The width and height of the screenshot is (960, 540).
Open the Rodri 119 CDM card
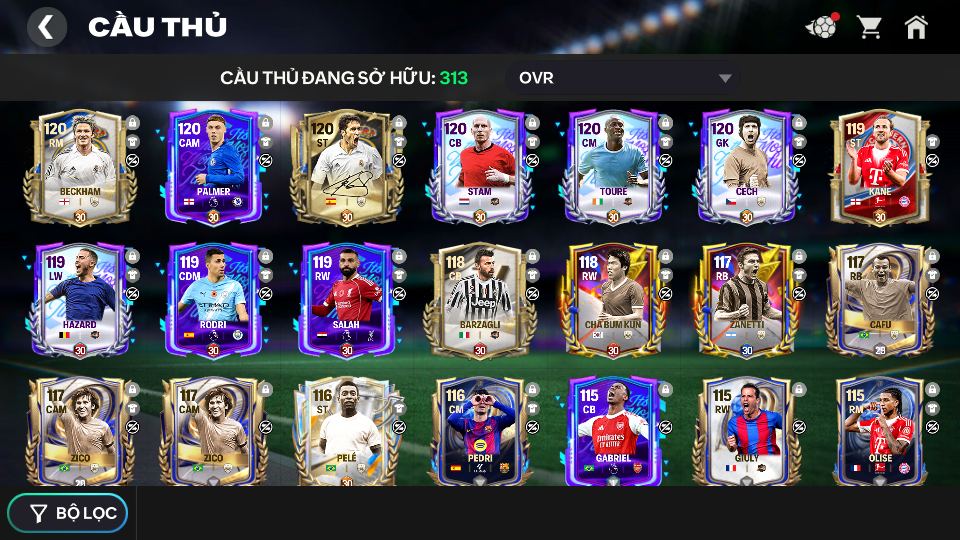click(x=213, y=299)
